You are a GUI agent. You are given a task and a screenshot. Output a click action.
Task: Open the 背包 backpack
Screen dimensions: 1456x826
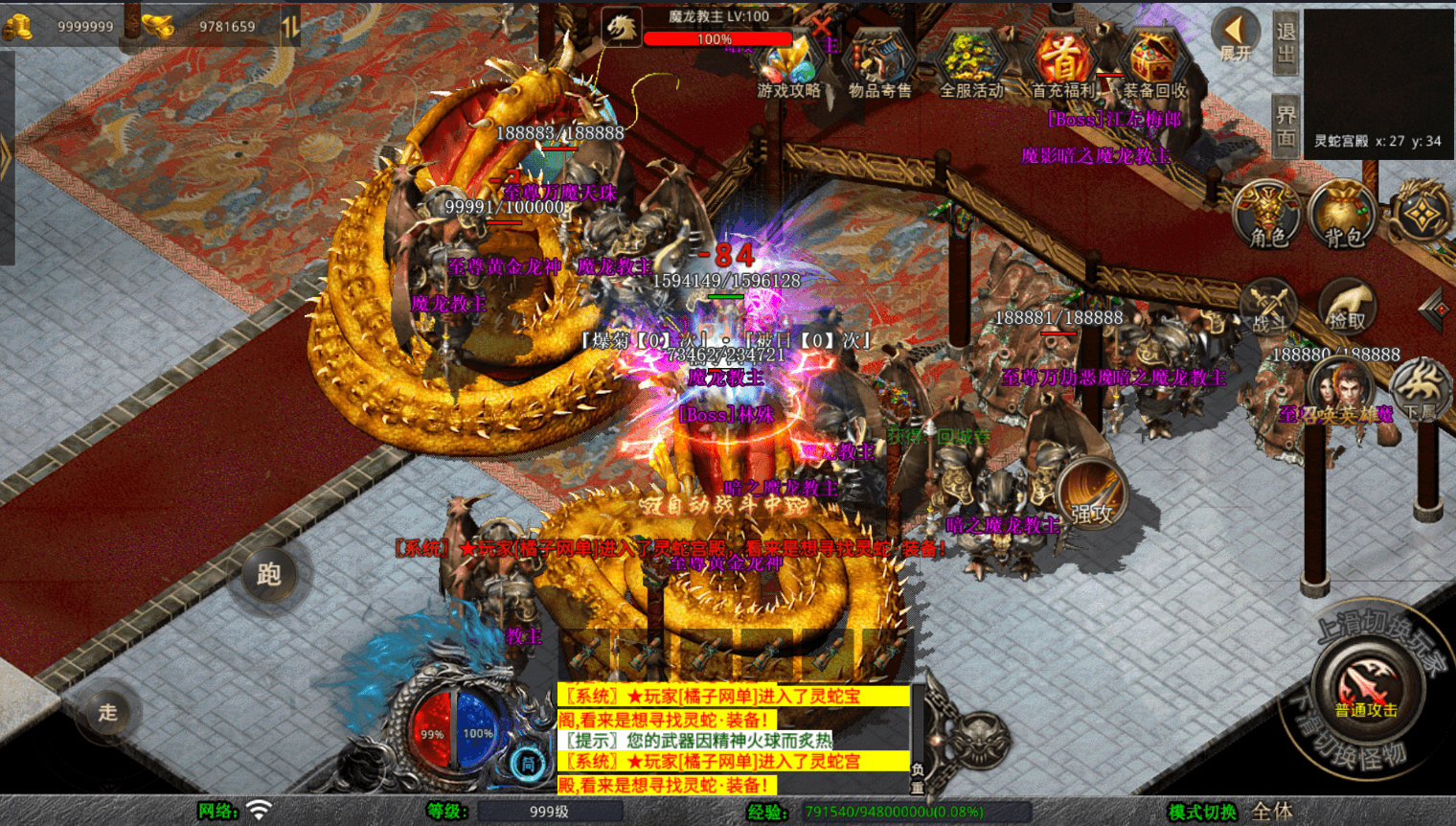click(x=1343, y=216)
